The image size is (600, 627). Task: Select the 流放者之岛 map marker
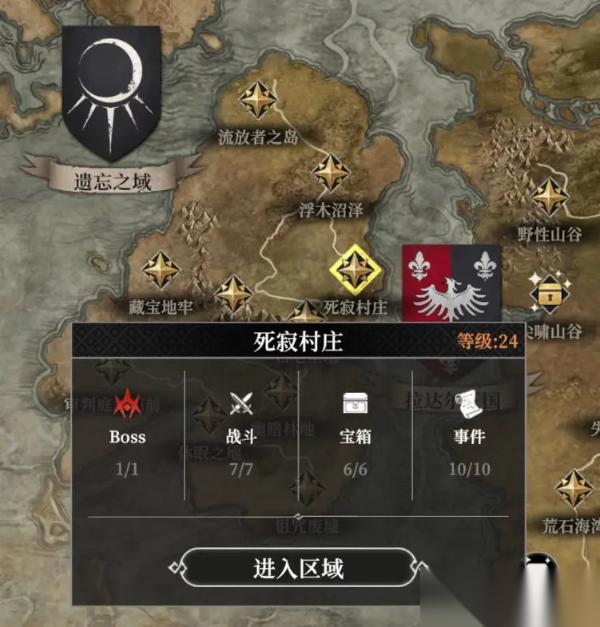259,100
